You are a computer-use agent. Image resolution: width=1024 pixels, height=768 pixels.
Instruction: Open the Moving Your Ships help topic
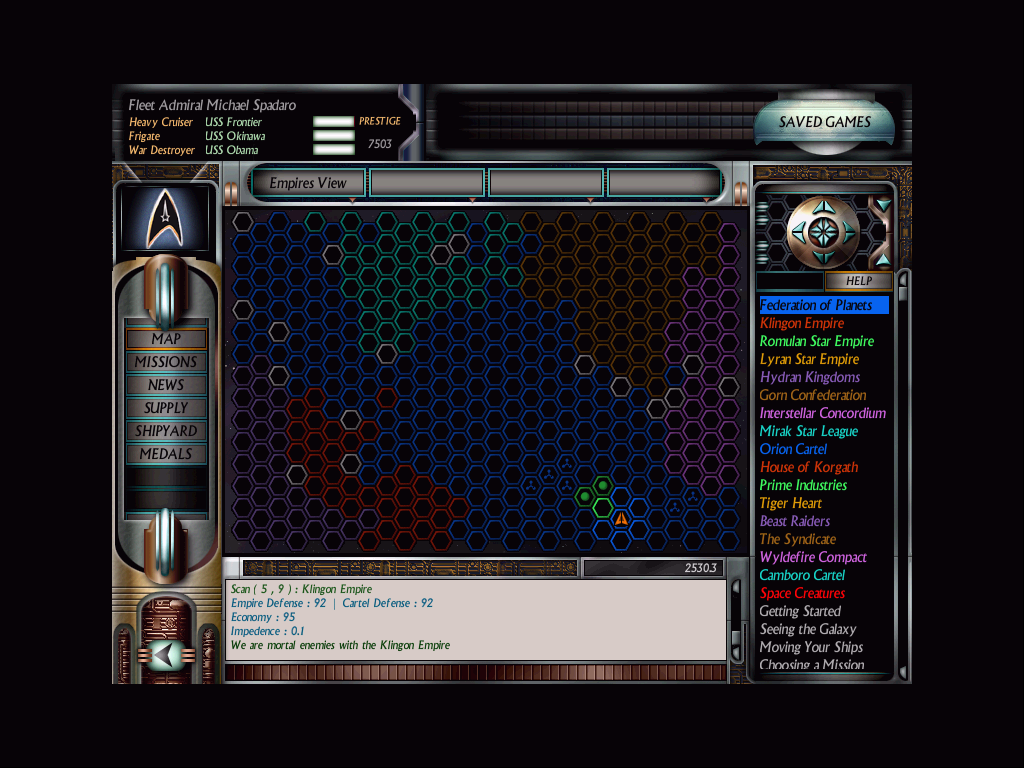coord(811,647)
